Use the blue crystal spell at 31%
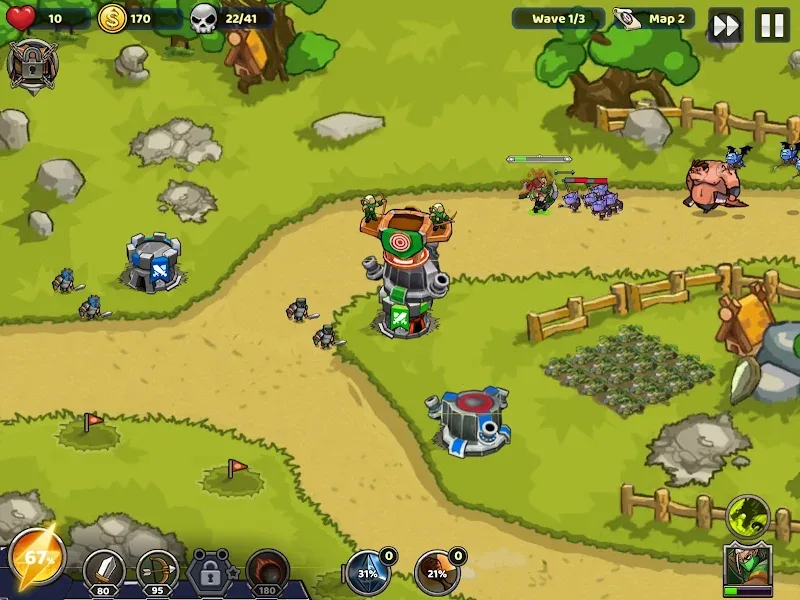The image size is (800, 600). click(368, 573)
